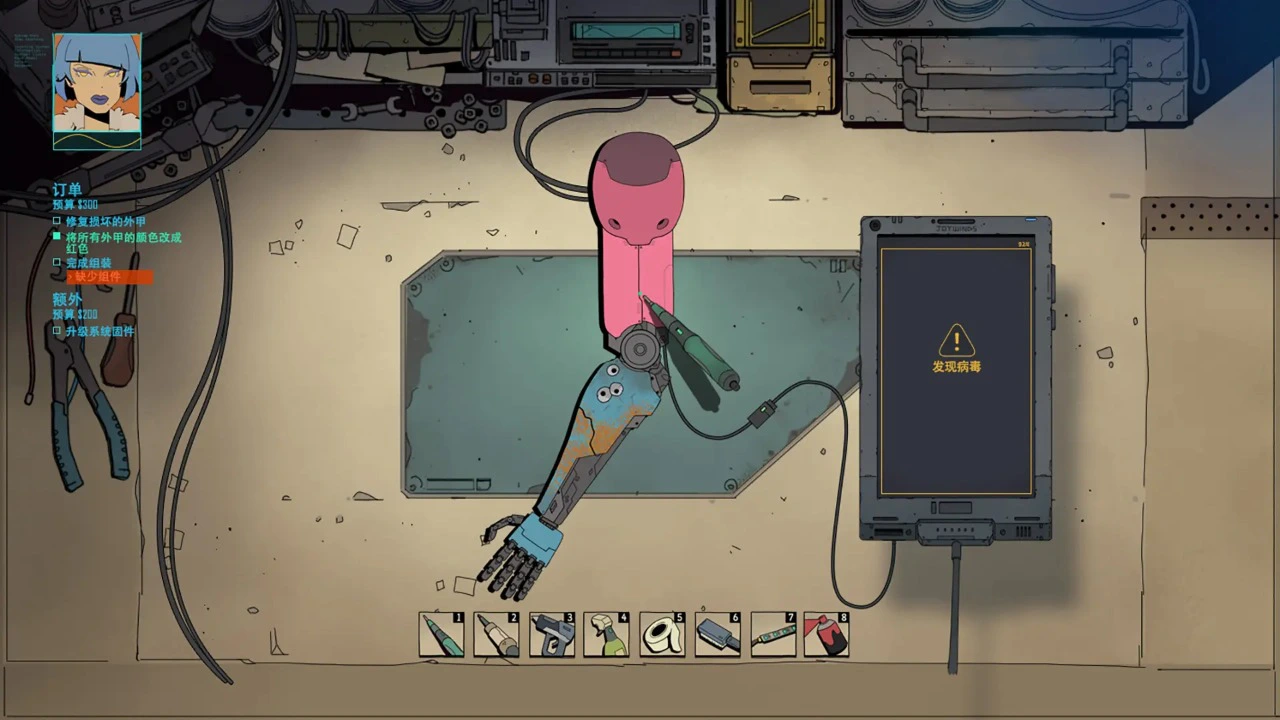
Task: Open the 缺少组件 missing parts notice
Action: (98, 277)
